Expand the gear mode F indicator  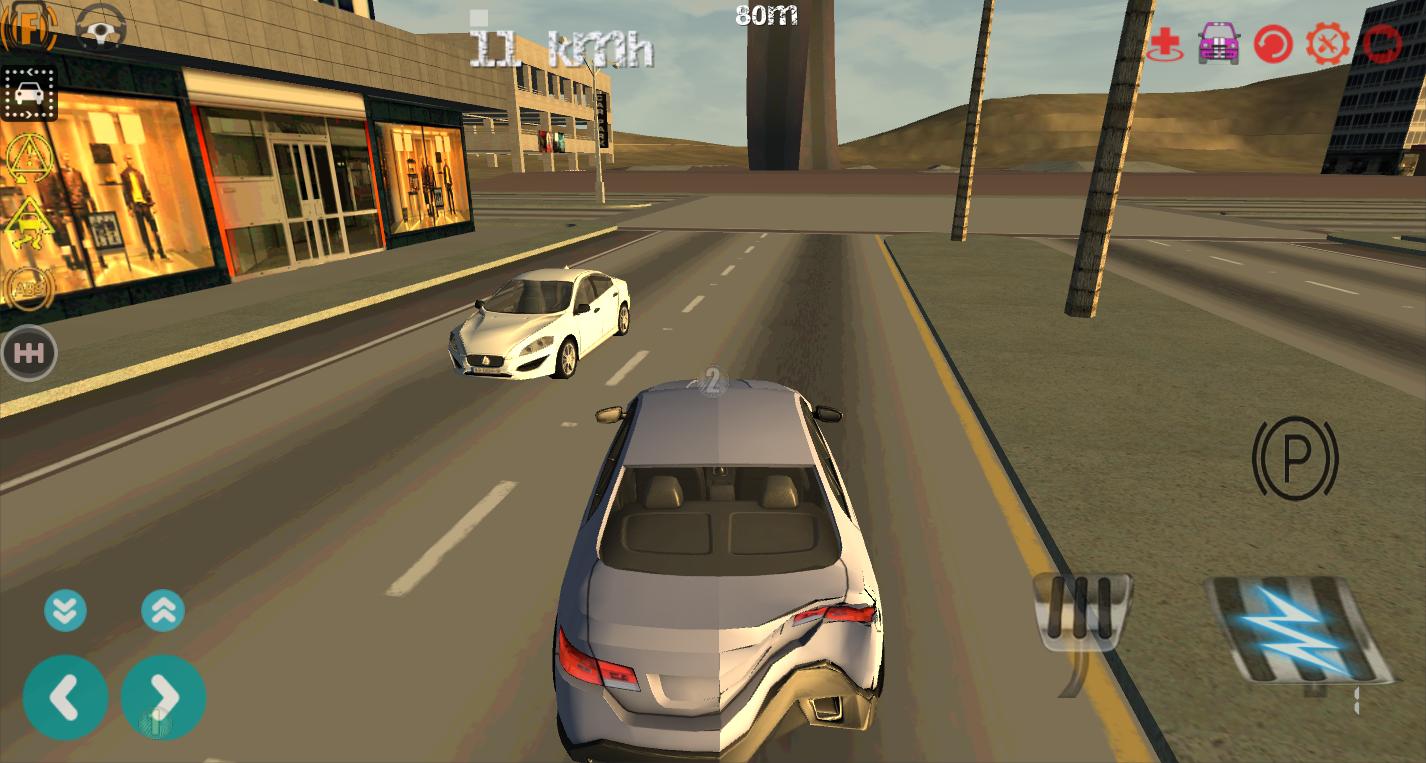[x=29, y=27]
